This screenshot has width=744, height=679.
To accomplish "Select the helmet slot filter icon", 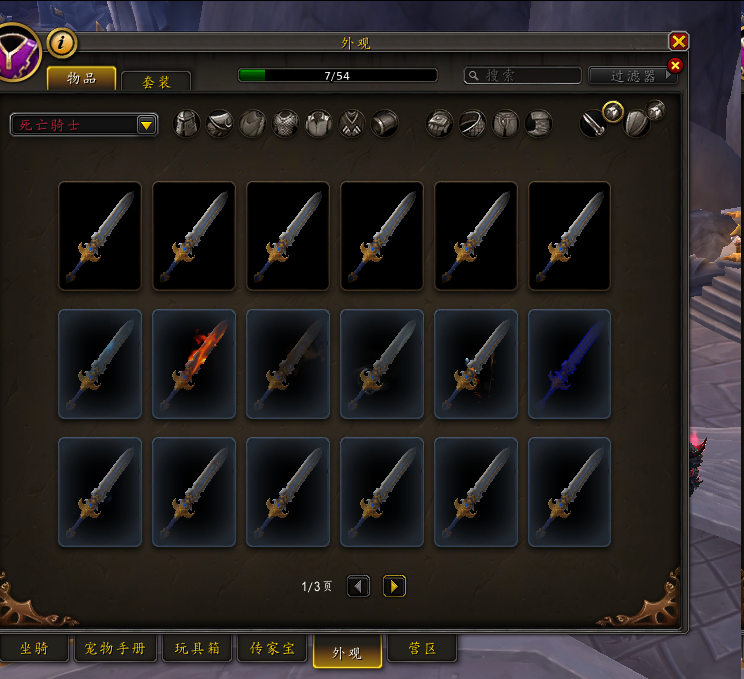I will (x=187, y=124).
